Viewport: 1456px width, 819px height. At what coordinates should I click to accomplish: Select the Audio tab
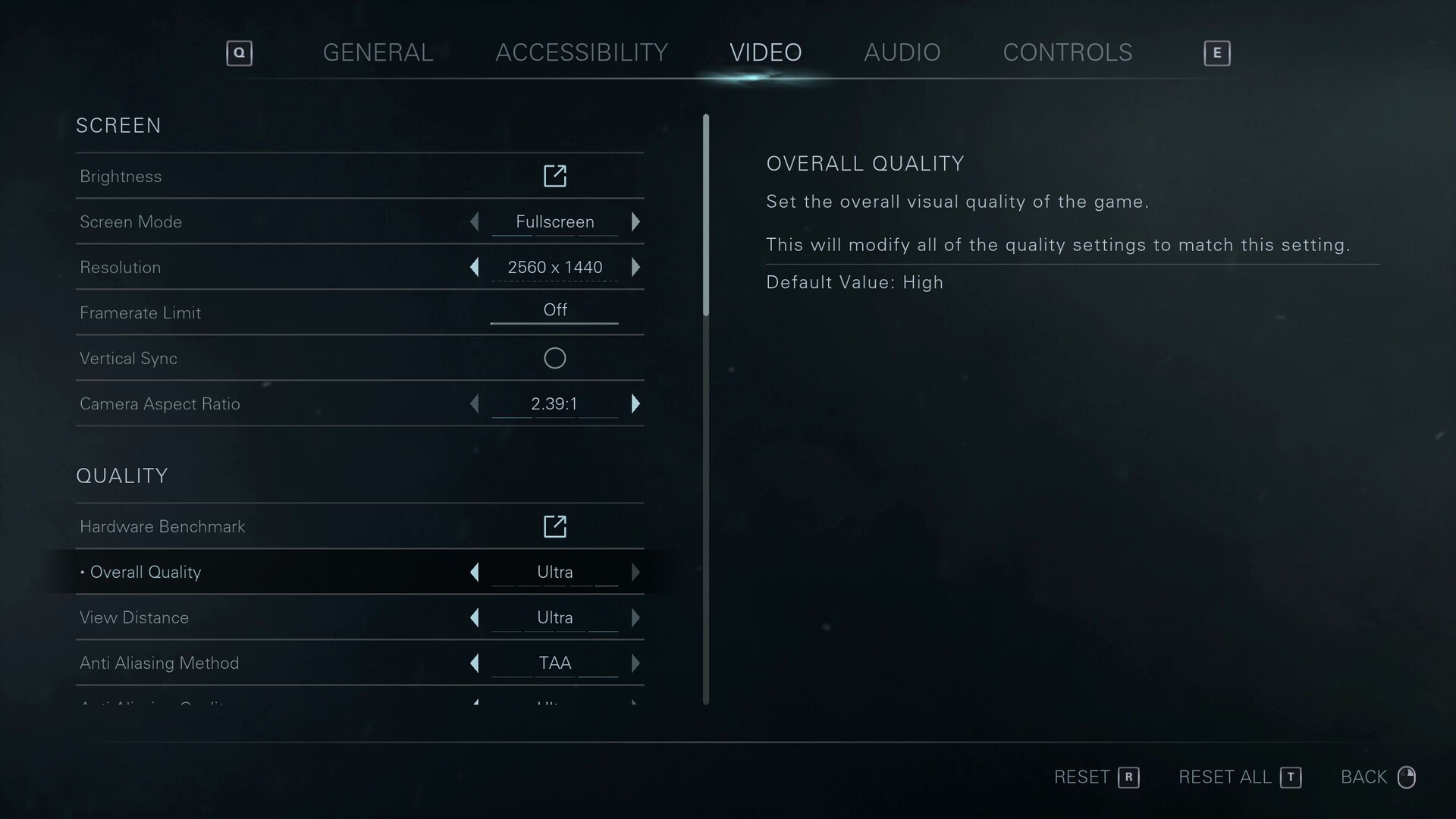[902, 52]
